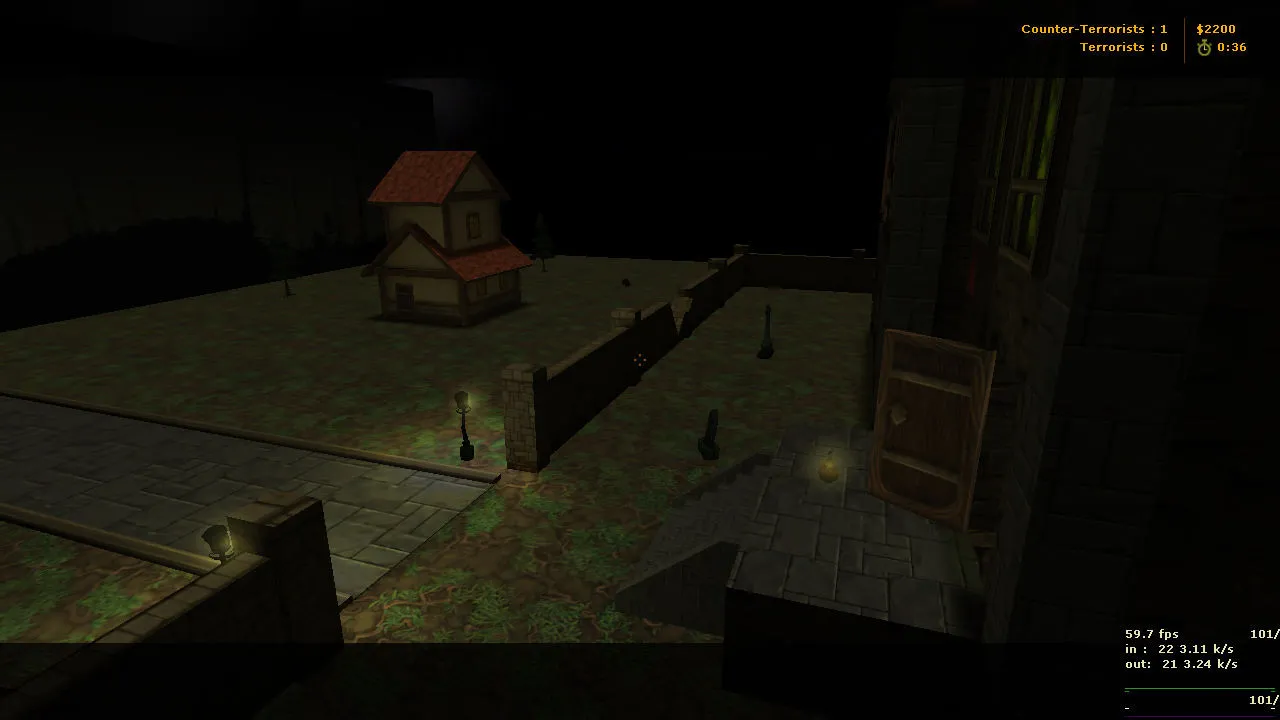Click the 101/ latency label top line
The width and height of the screenshot is (1280, 720).
[1262, 633]
